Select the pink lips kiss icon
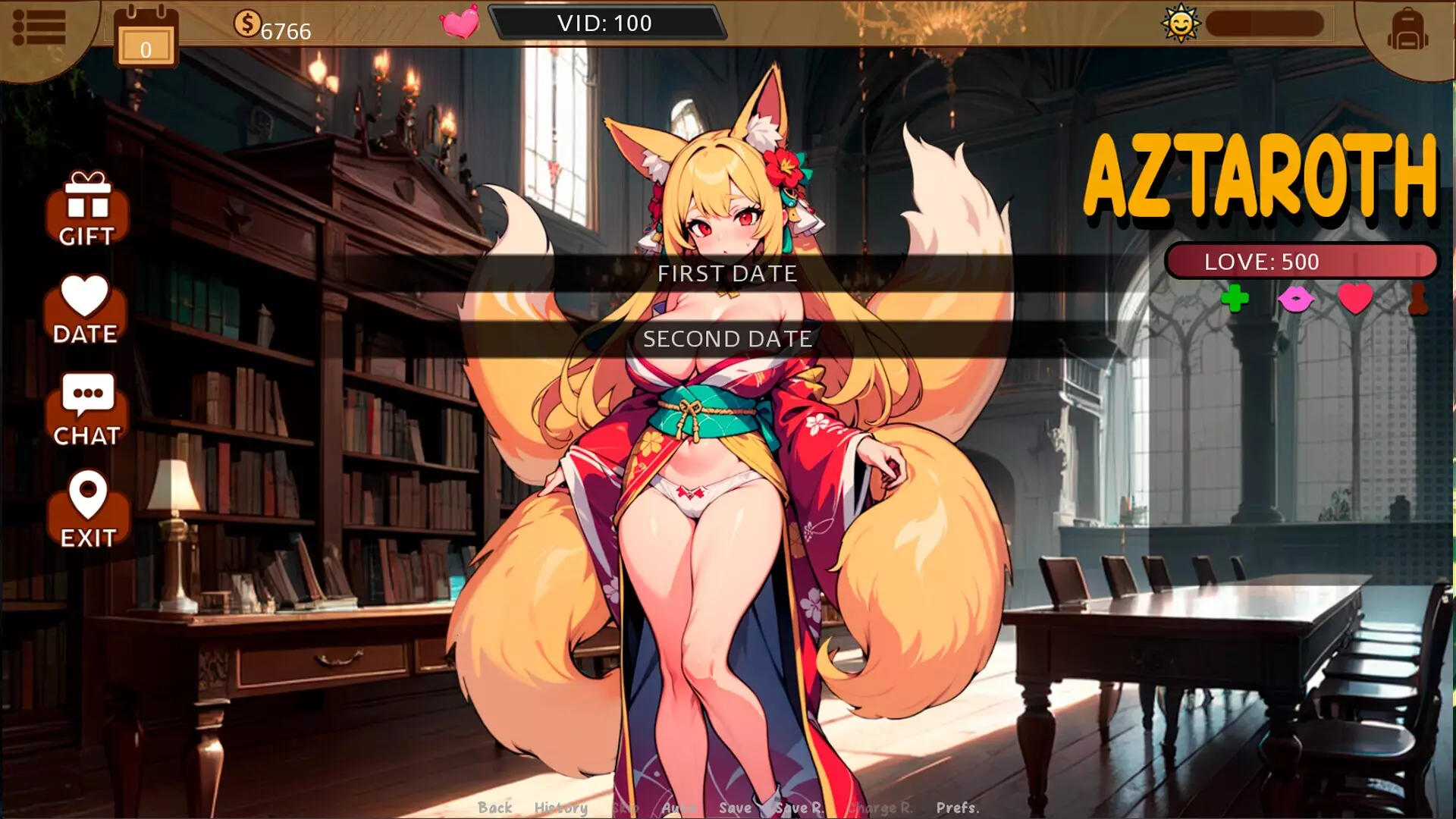 coord(1298,300)
